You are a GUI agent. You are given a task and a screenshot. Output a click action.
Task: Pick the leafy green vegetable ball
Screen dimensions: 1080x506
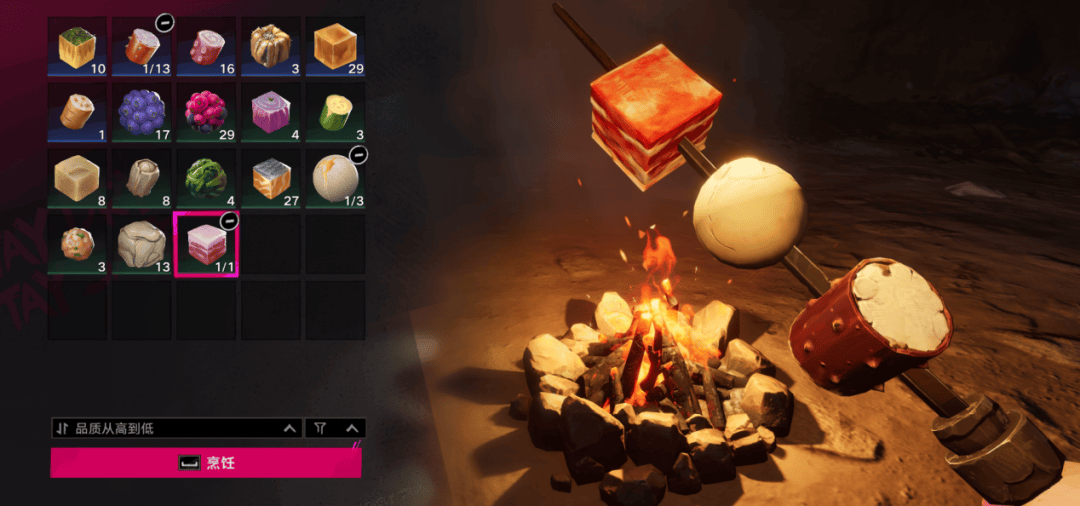(x=205, y=177)
